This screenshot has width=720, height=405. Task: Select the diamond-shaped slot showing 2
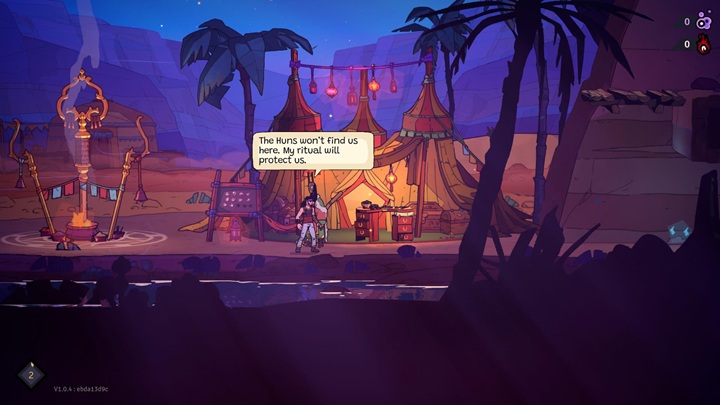click(x=31, y=376)
